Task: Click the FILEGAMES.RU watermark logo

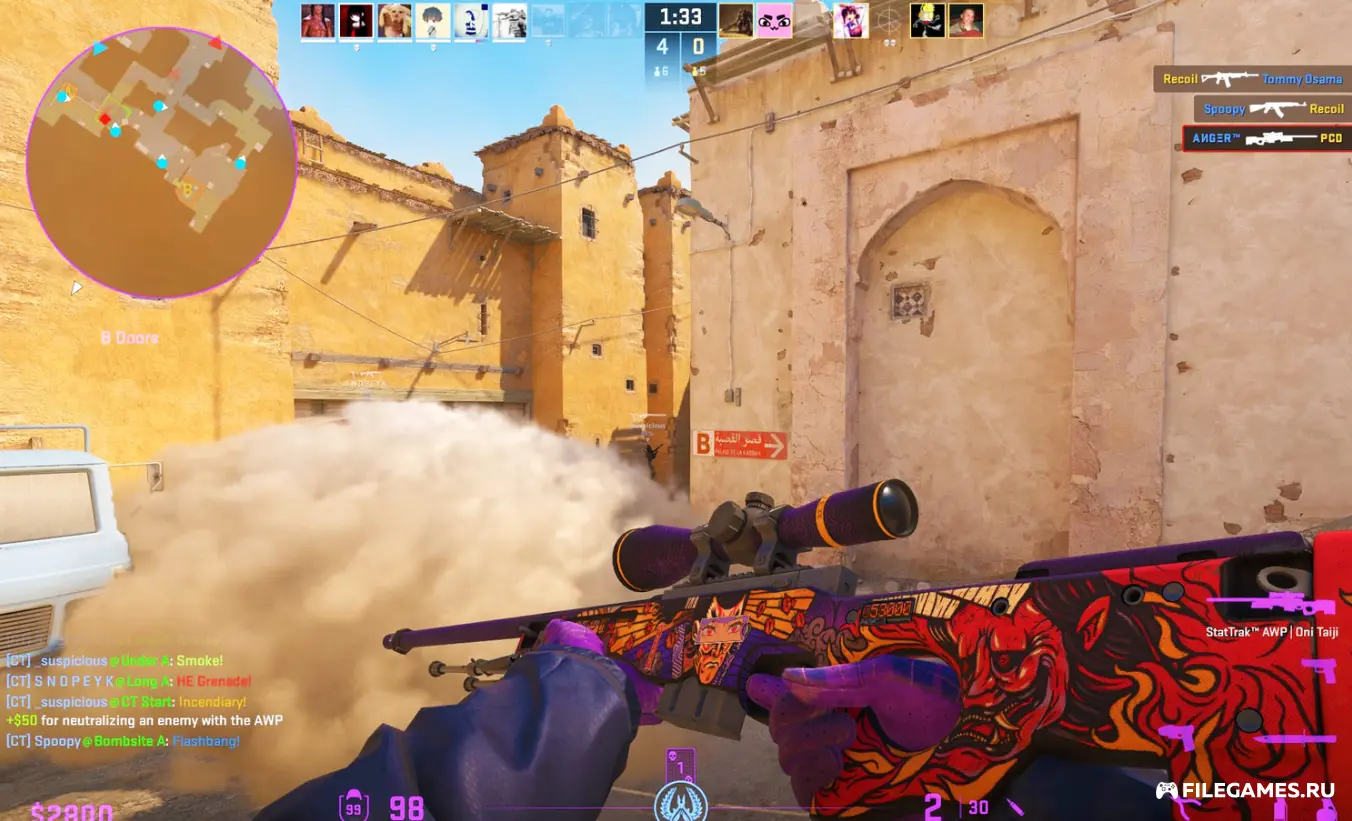Action: tap(1245, 790)
